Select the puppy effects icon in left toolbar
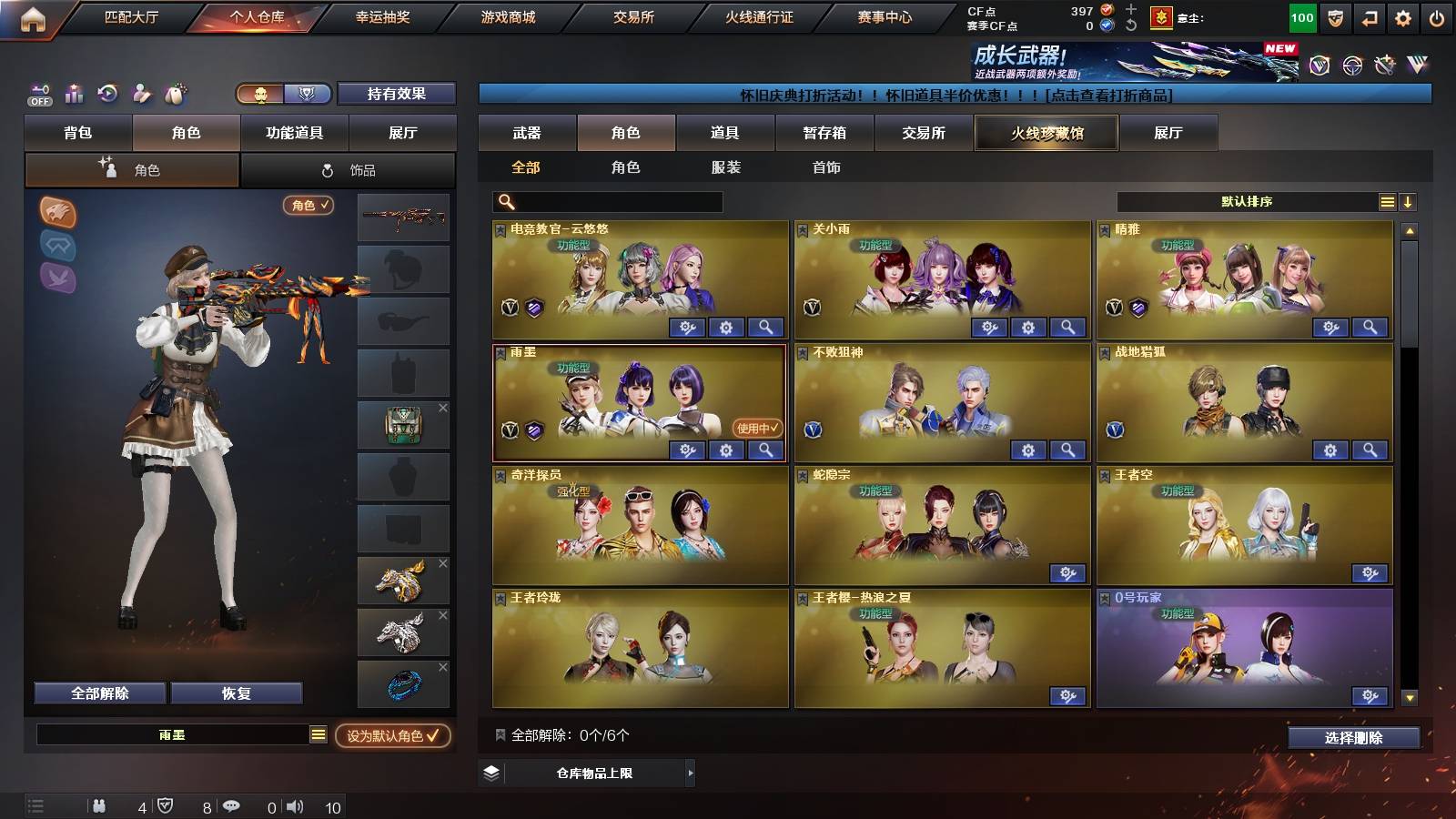Viewport: 1456px width, 819px height. (x=175, y=94)
